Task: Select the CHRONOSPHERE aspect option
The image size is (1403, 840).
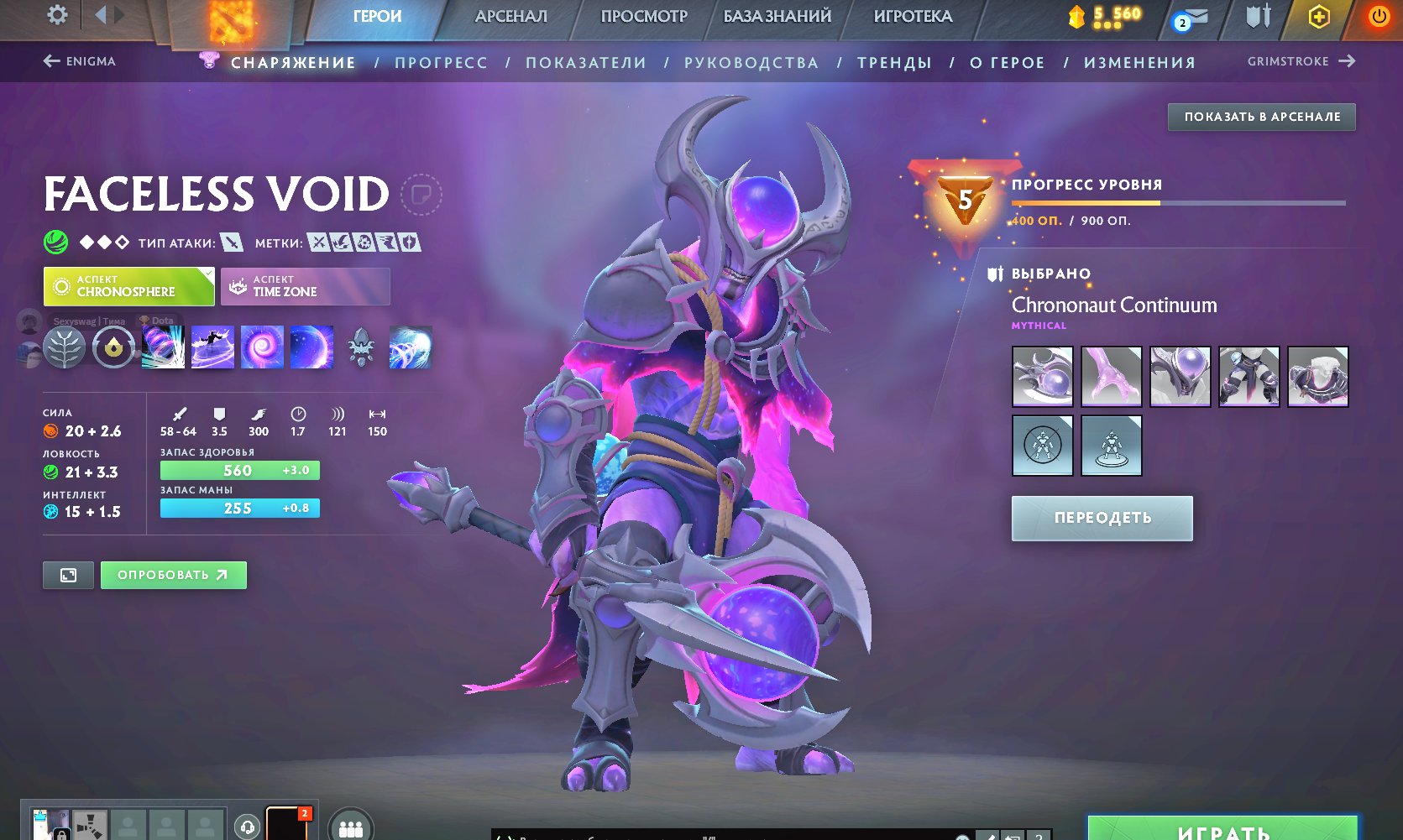Action: point(128,286)
